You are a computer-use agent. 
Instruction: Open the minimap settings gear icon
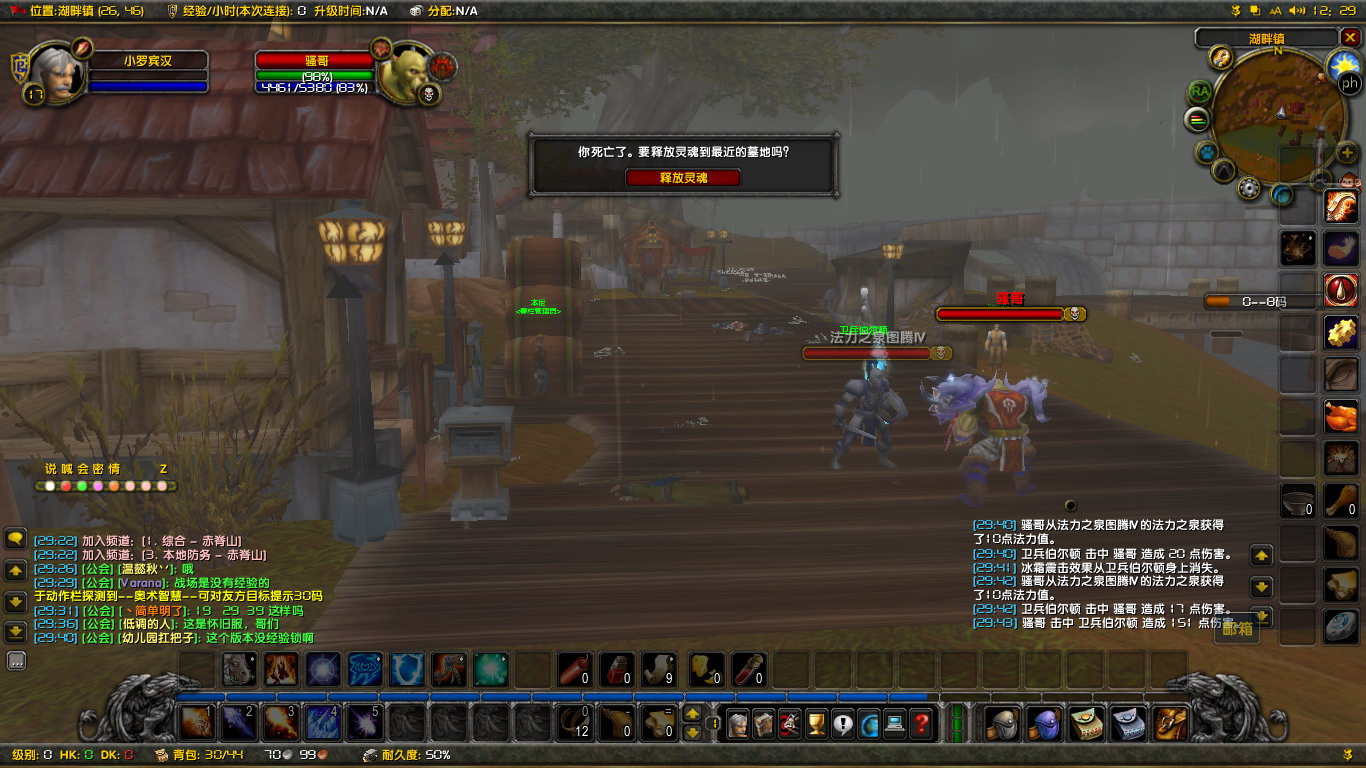point(1247,187)
